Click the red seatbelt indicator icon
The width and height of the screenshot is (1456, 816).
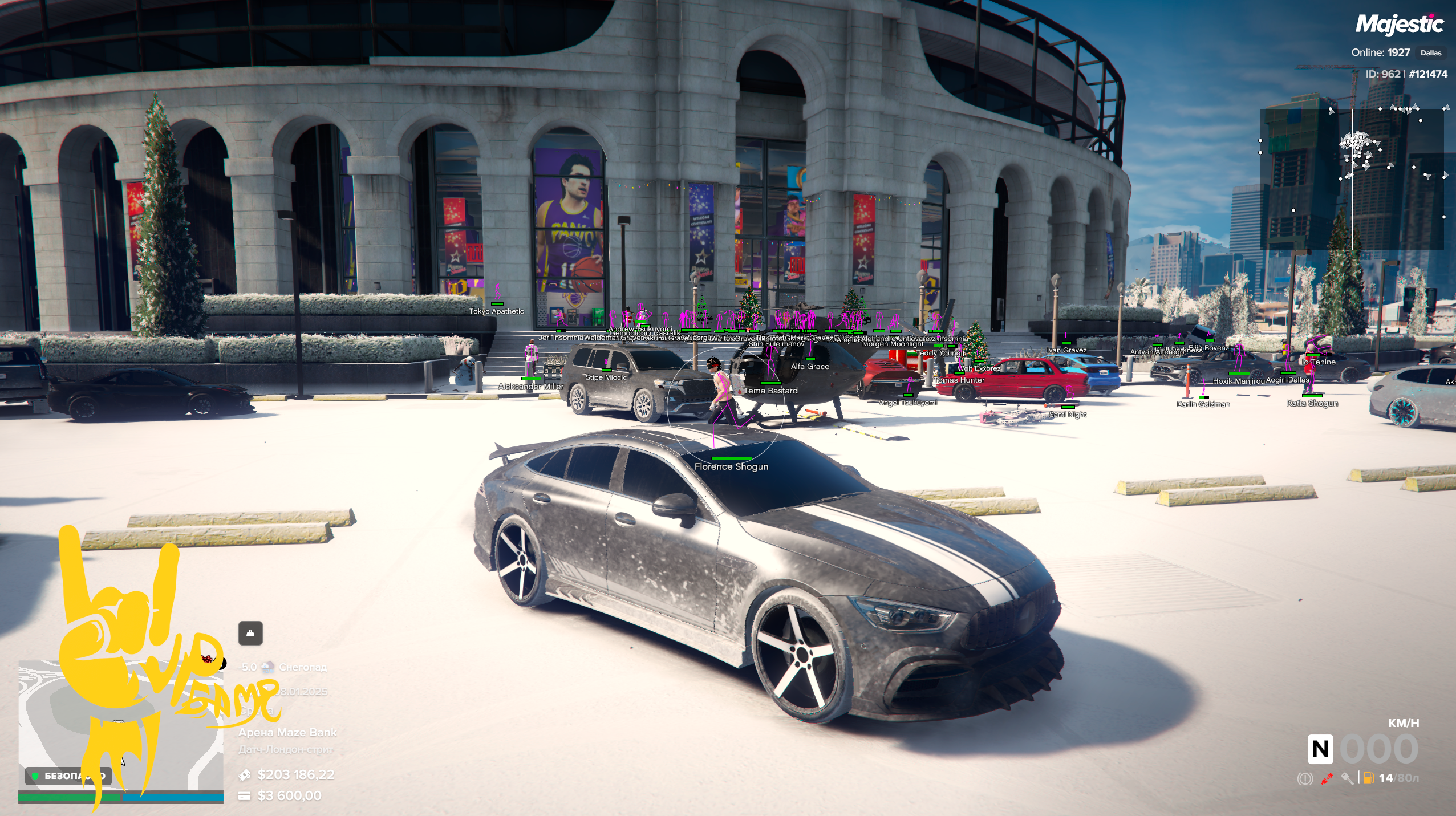click(x=1327, y=778)
